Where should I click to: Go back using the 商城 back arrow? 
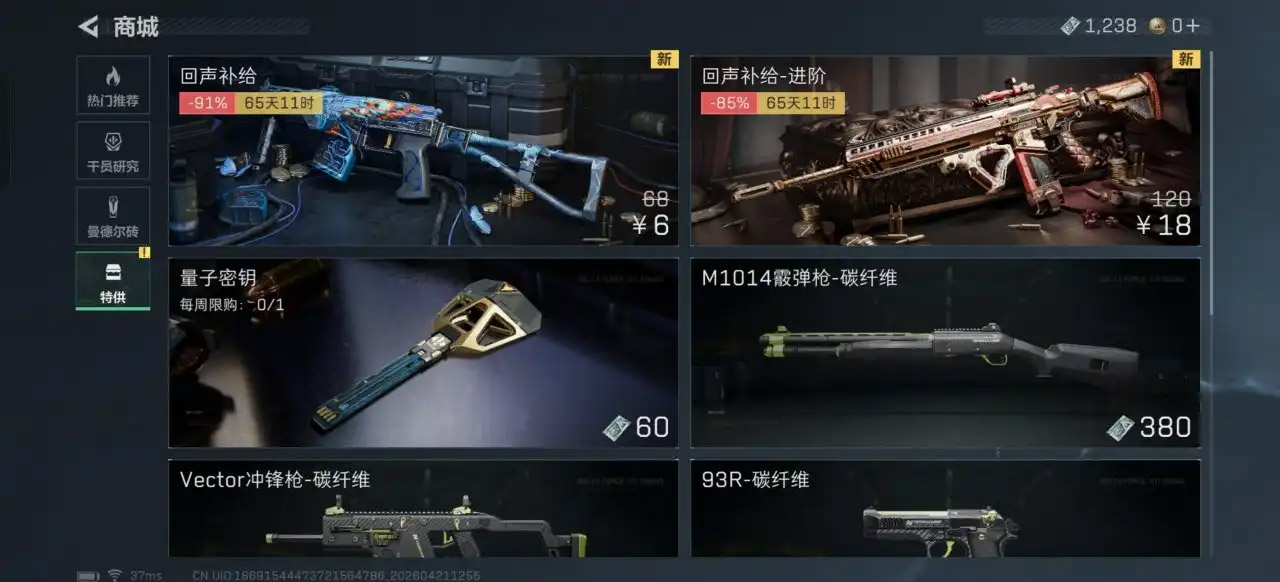89,27
